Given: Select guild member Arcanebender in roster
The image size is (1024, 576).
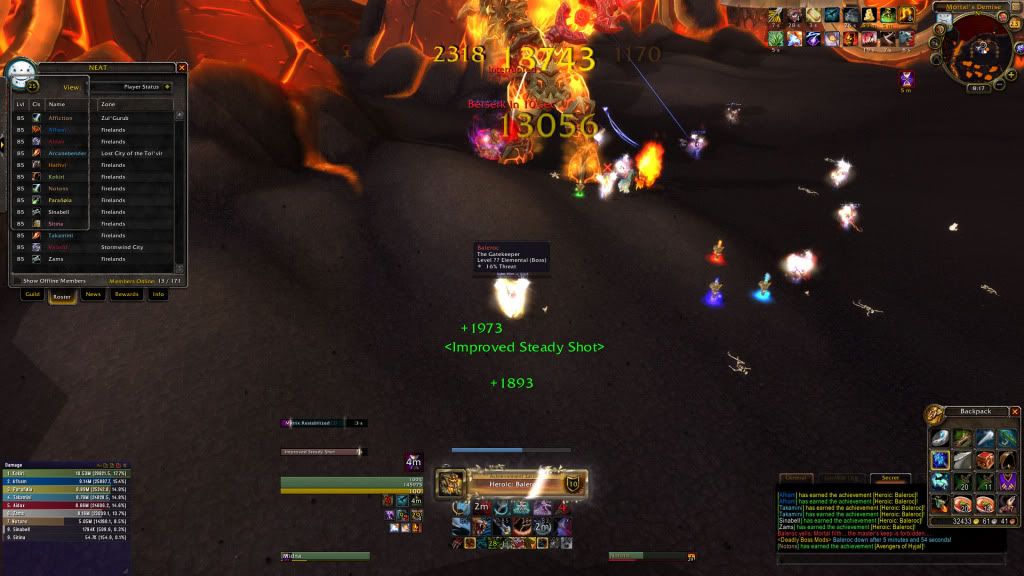Looking at the screenshot, I should (x=68, y=153).
